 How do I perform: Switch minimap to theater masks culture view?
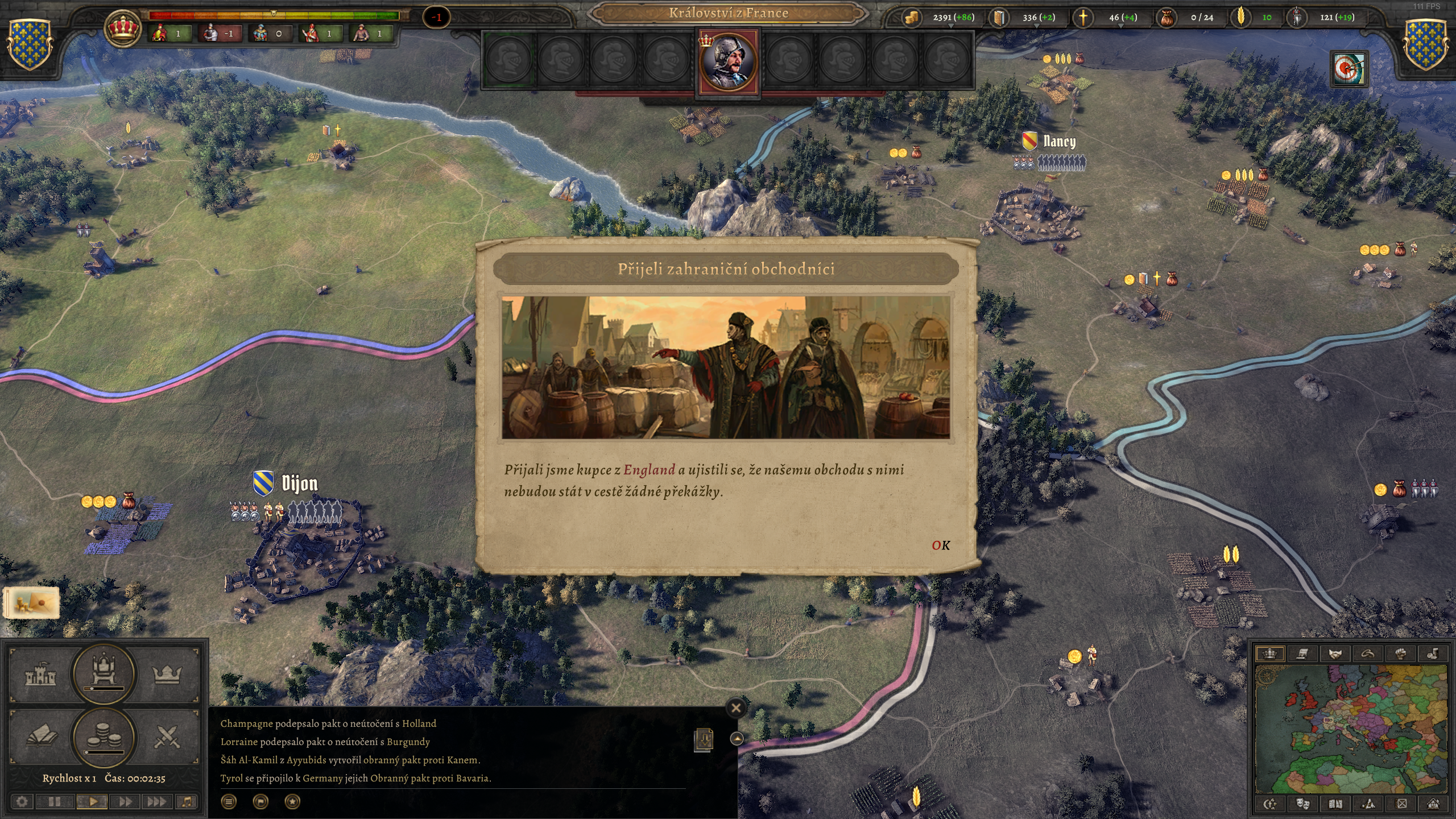[x=1302, y=804]
